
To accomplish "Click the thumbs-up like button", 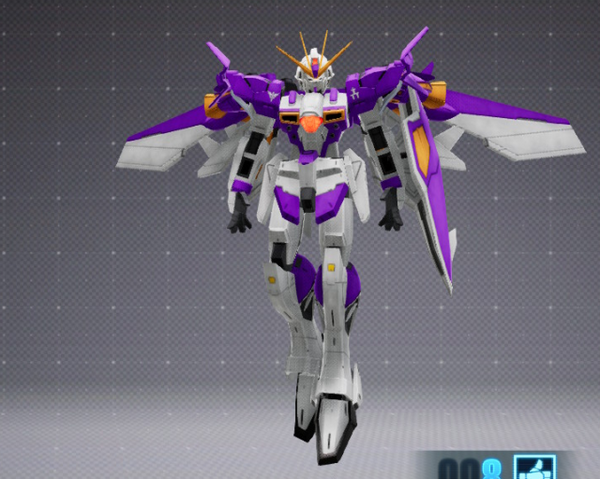I will click(534, 468).
